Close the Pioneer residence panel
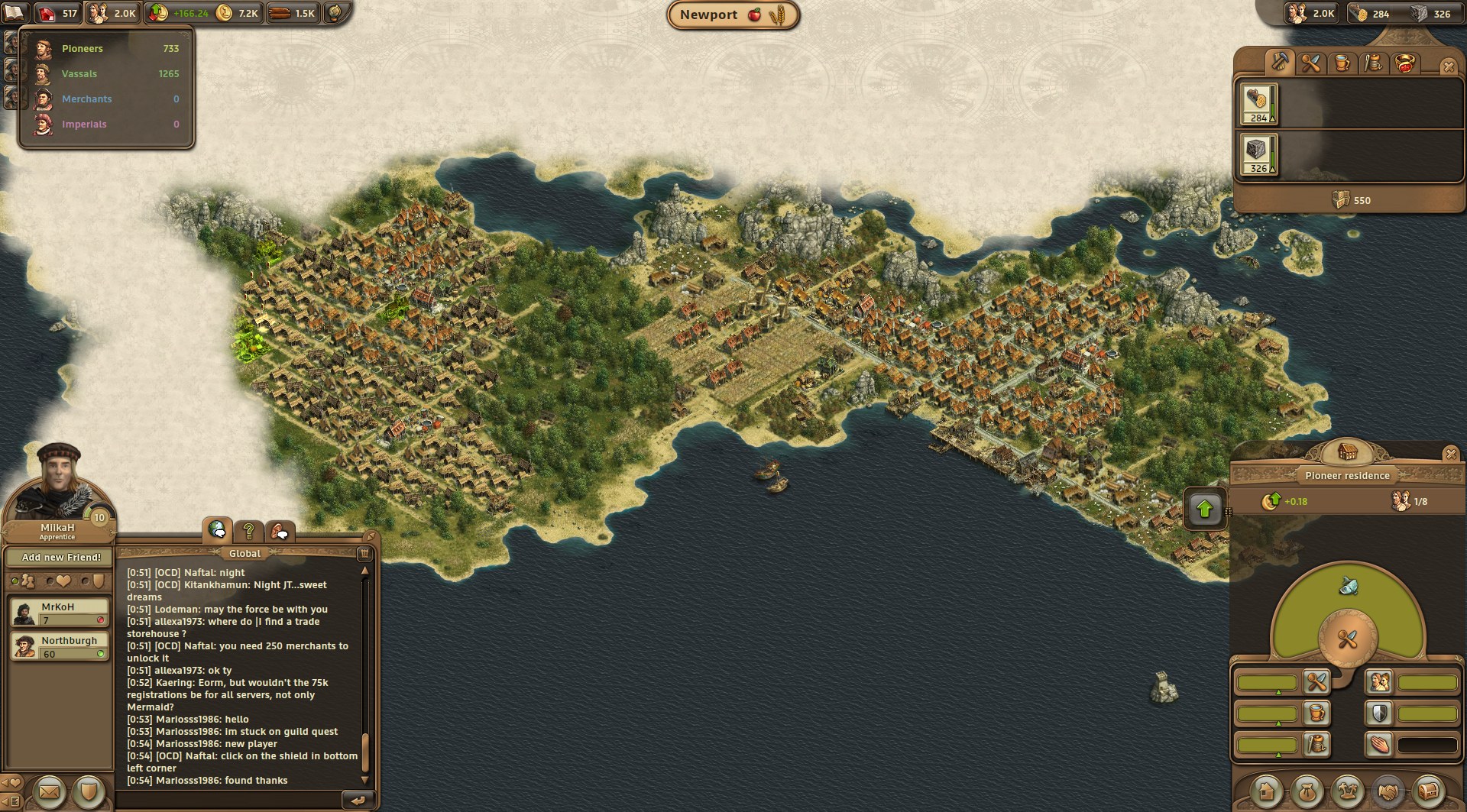 tap(1451, 455)
